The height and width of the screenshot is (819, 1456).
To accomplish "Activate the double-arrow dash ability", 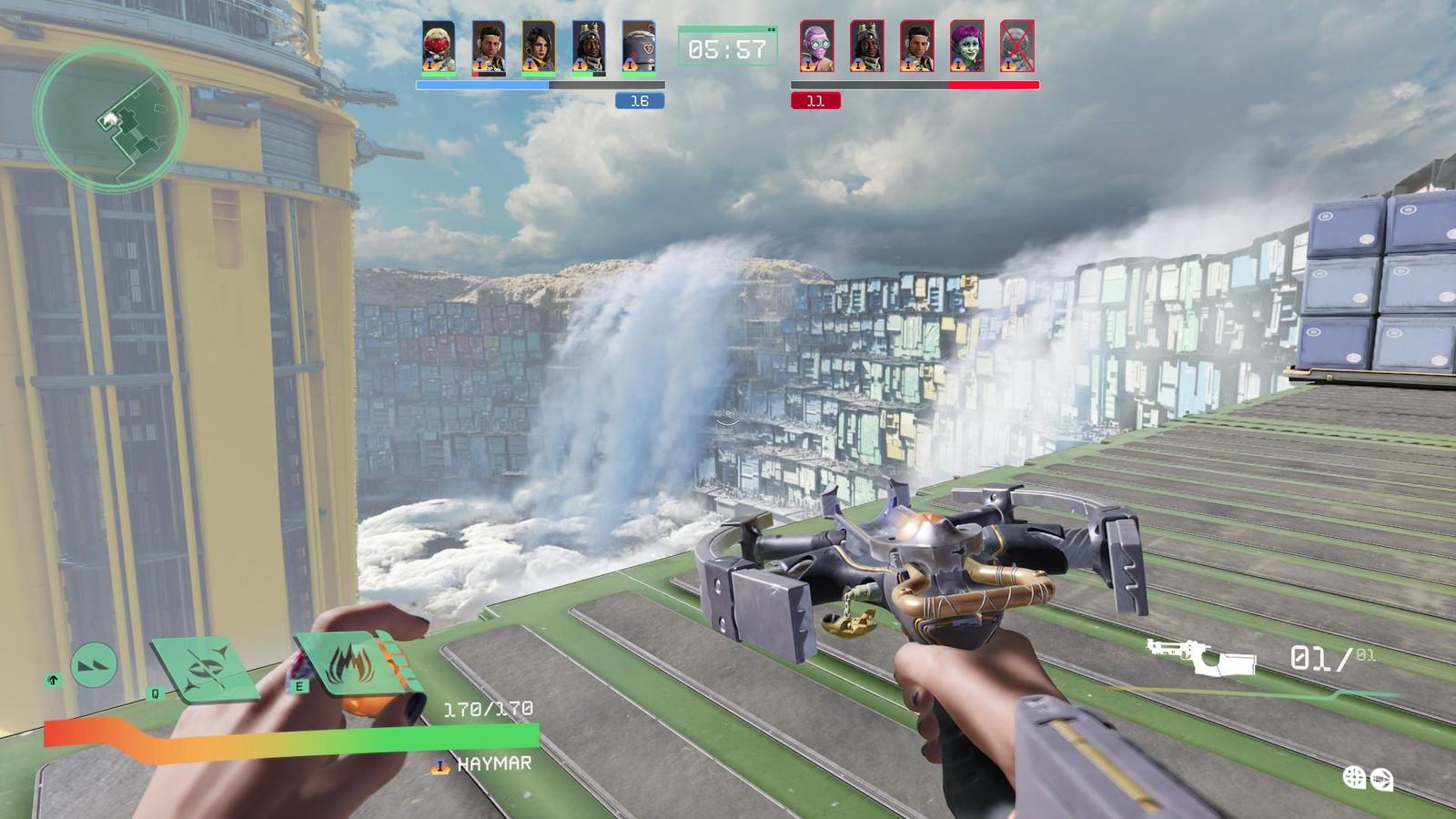I will coord(94,665).
